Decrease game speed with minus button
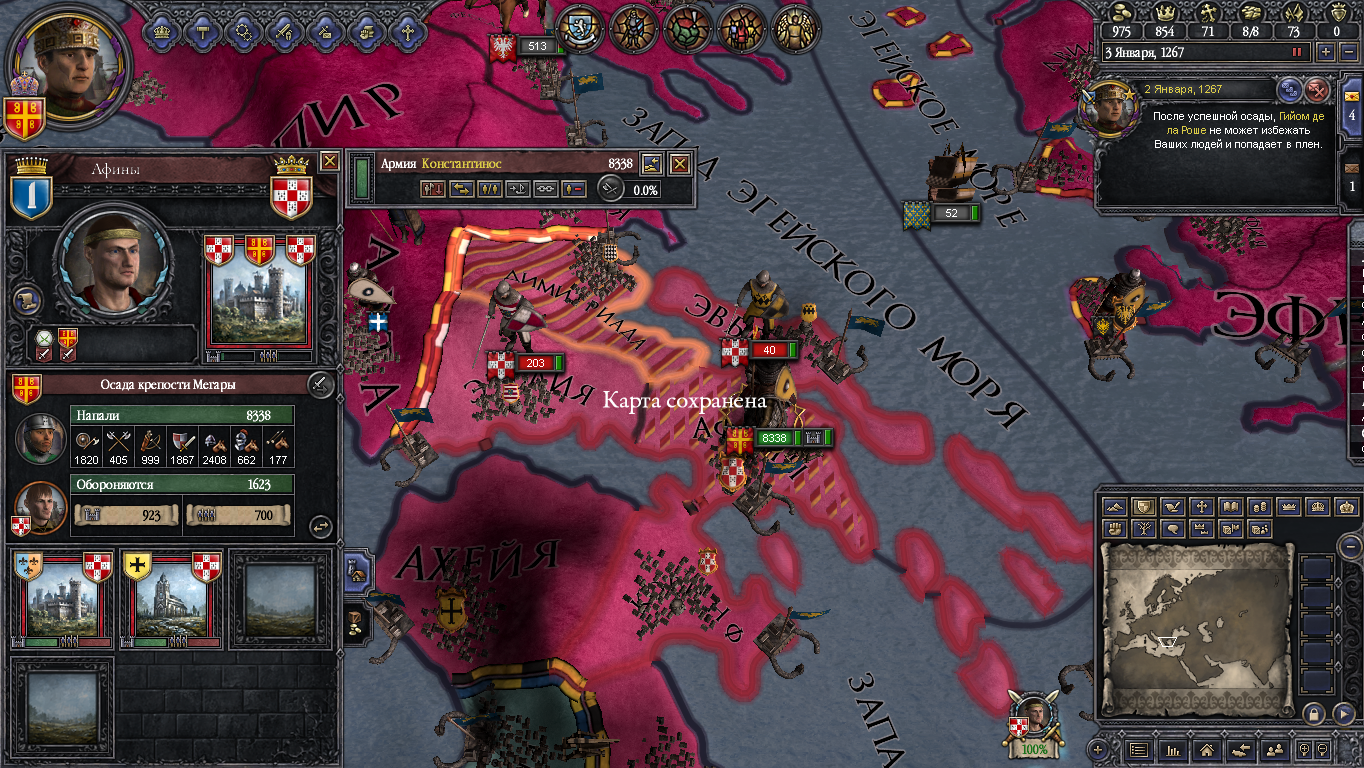1364x768 pixels. [1347, 52]
